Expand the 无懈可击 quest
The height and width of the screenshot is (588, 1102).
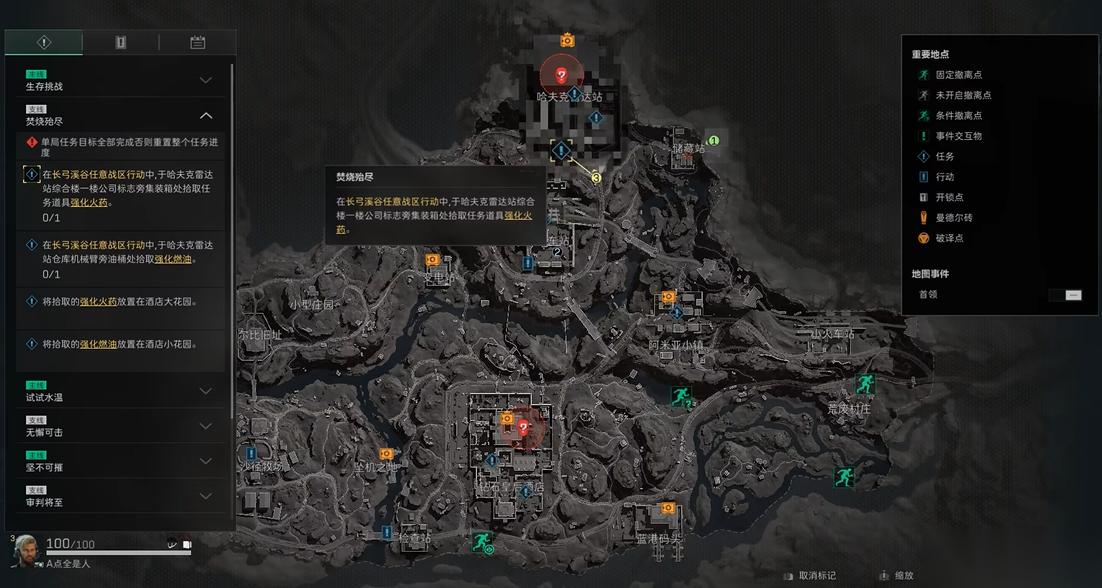point(206,426)
